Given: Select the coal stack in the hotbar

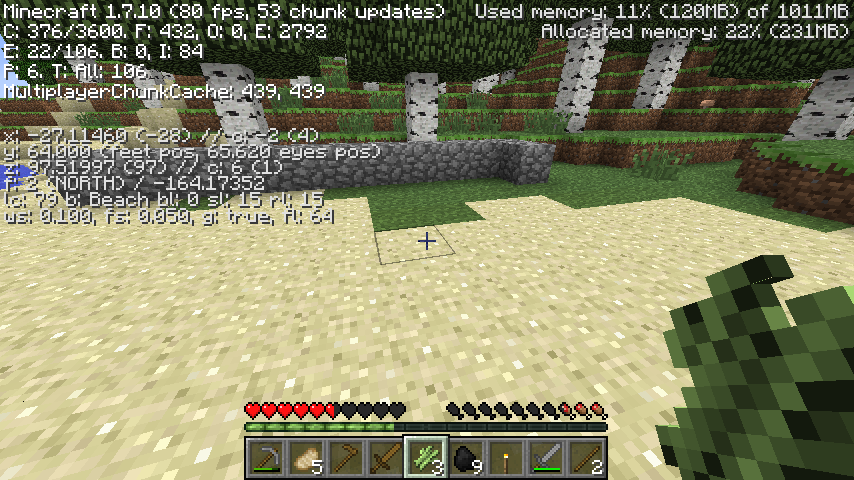Looking at the screenshot, I should pos(466,458).
